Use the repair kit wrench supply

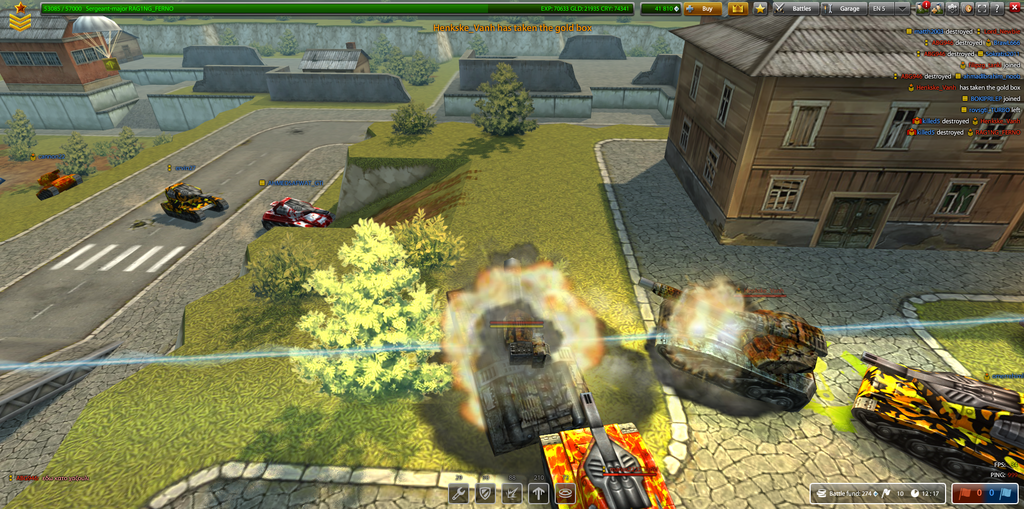[x=460, y=493]
